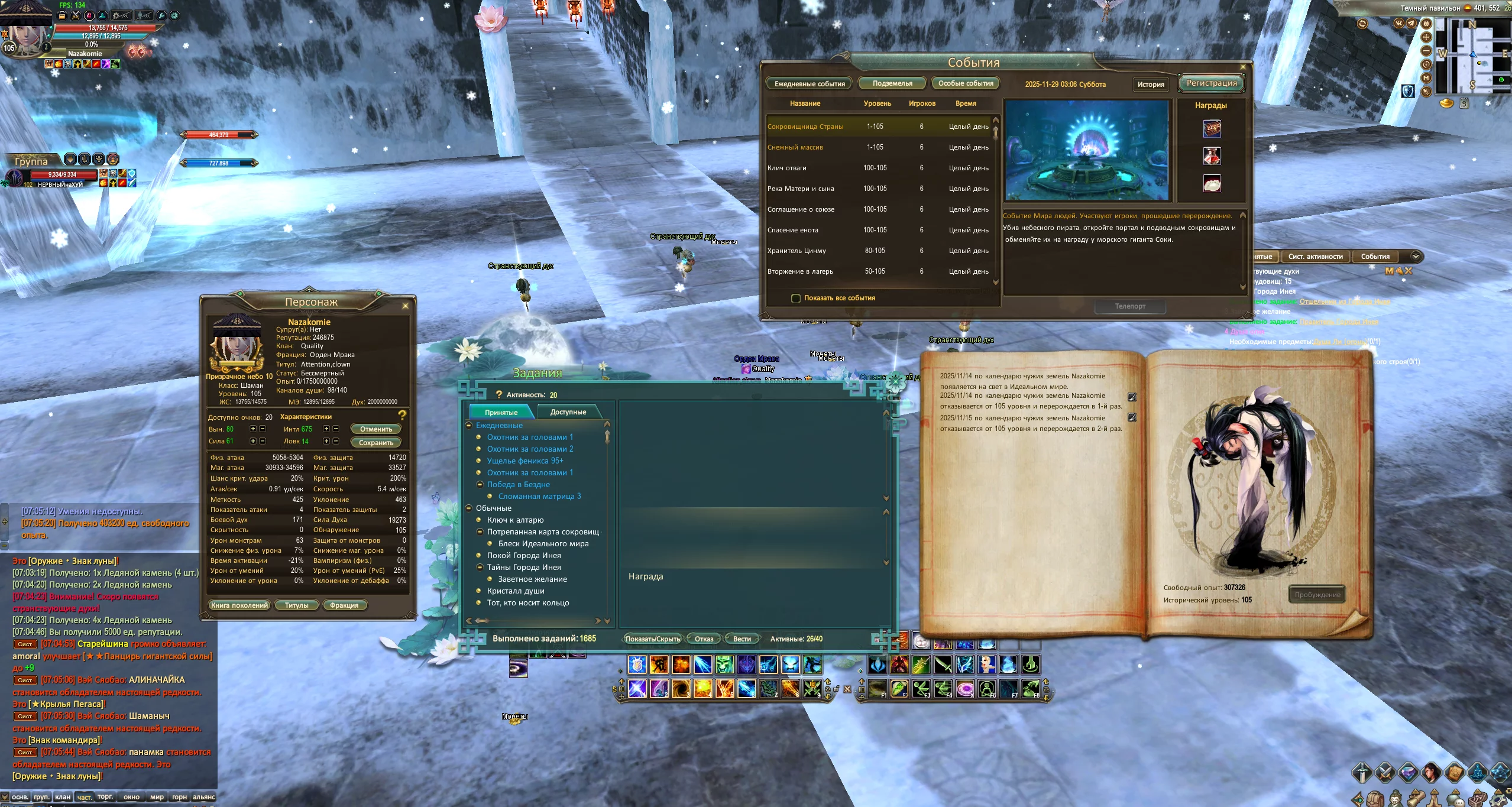Select the Снежный массив event in the list
This screenshot has height=807, width=1512.
click(796, 147)
